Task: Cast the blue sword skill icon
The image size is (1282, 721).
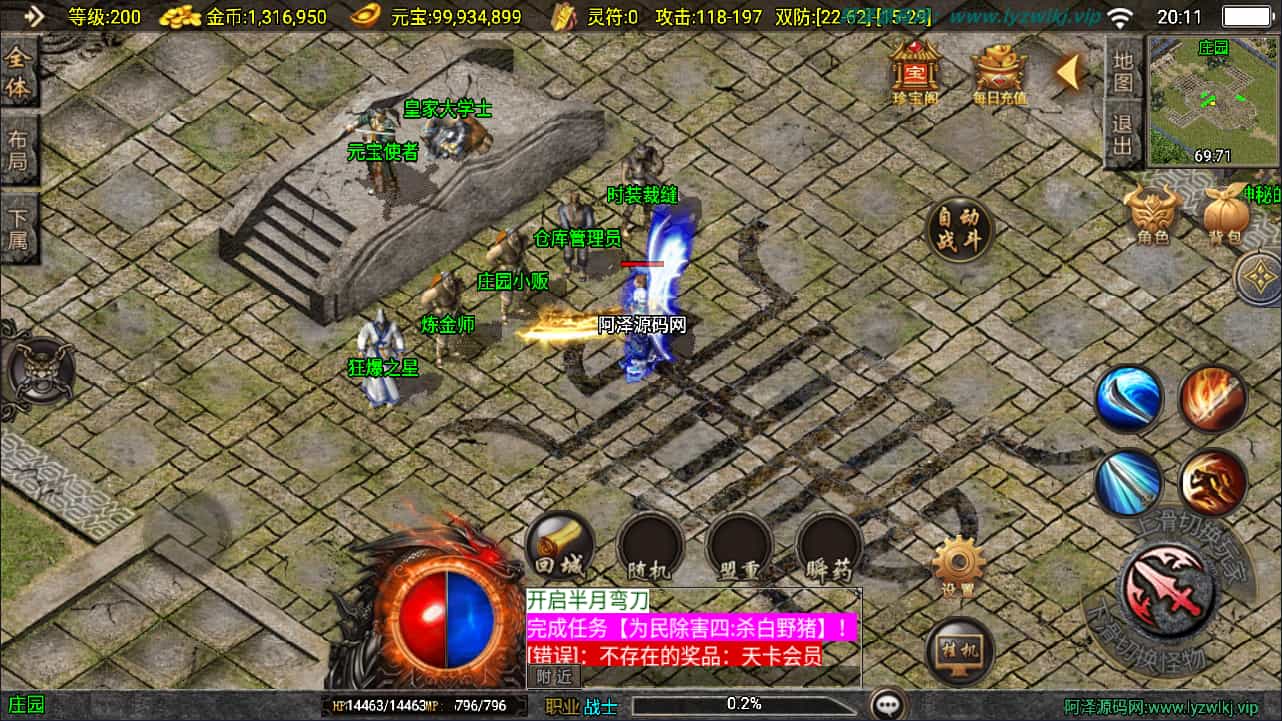Action: pyautogui.click(x=1129, y=398)
